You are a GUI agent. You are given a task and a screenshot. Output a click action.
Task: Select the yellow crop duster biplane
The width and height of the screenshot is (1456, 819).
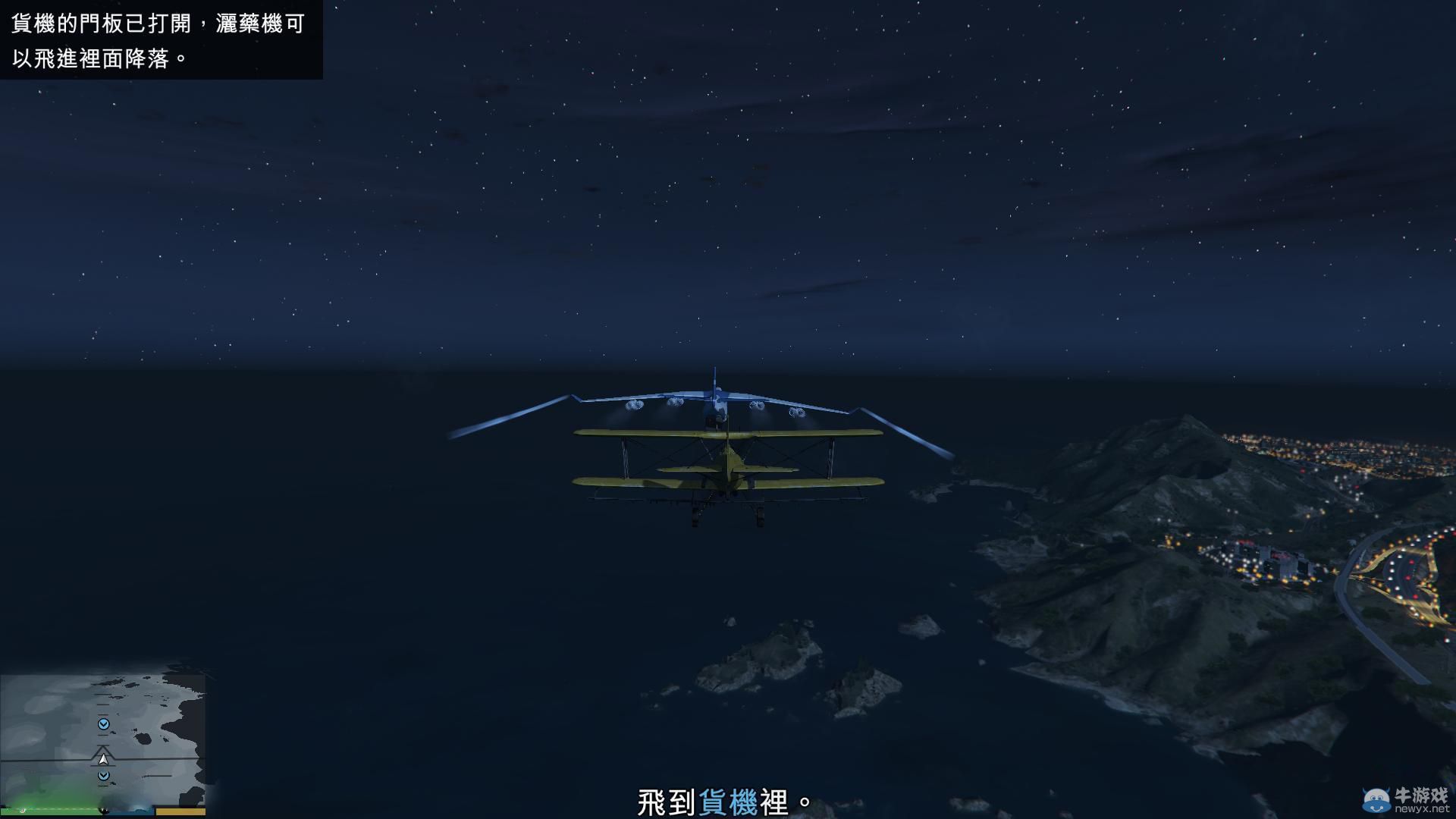click(728, 466)
